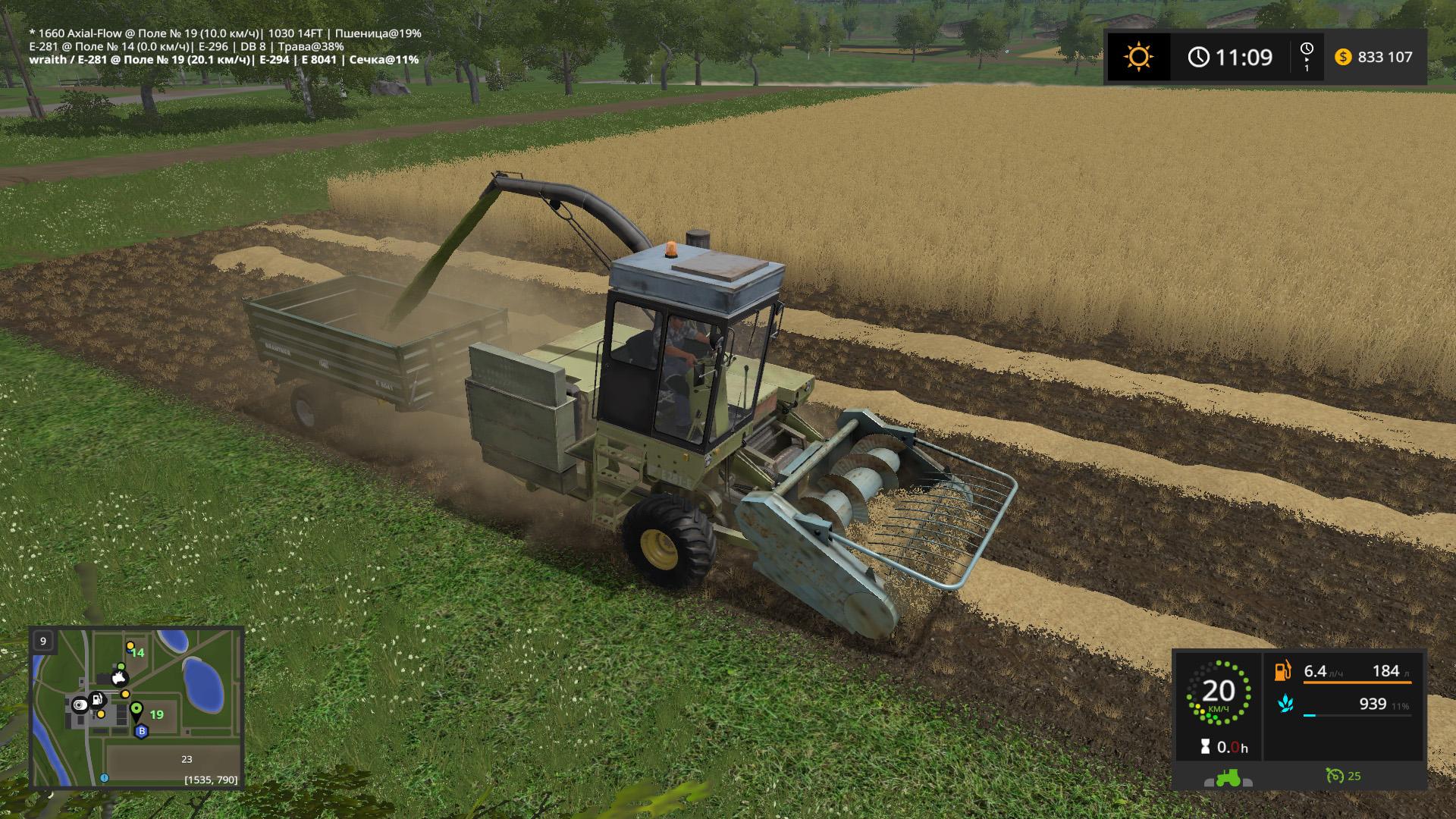Click the hourglass operating hours icon
The image size is (1456, 819).
click(1205, 747)
